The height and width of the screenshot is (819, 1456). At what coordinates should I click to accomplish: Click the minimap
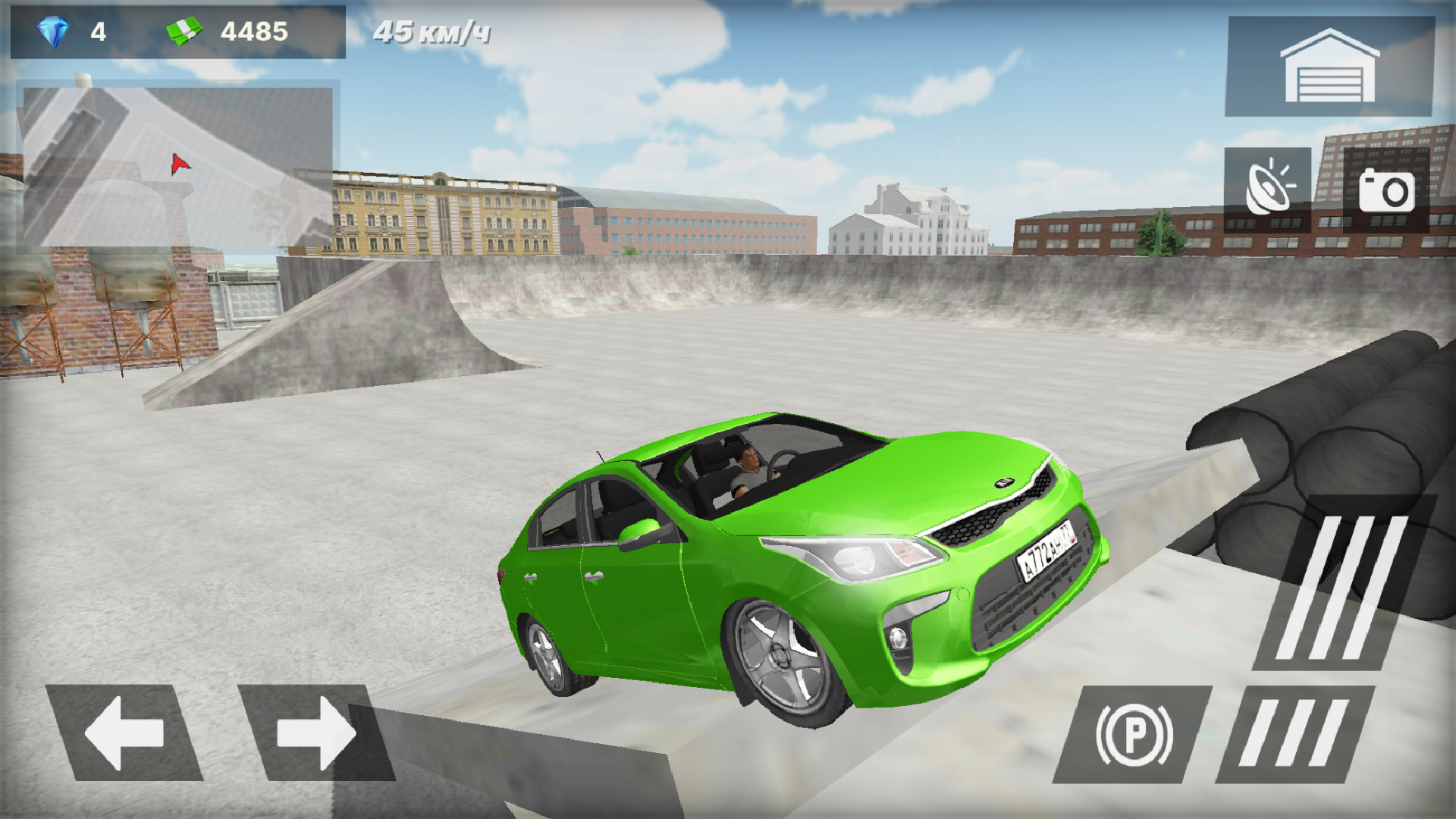pyautogui.click(x=178, y=166)
